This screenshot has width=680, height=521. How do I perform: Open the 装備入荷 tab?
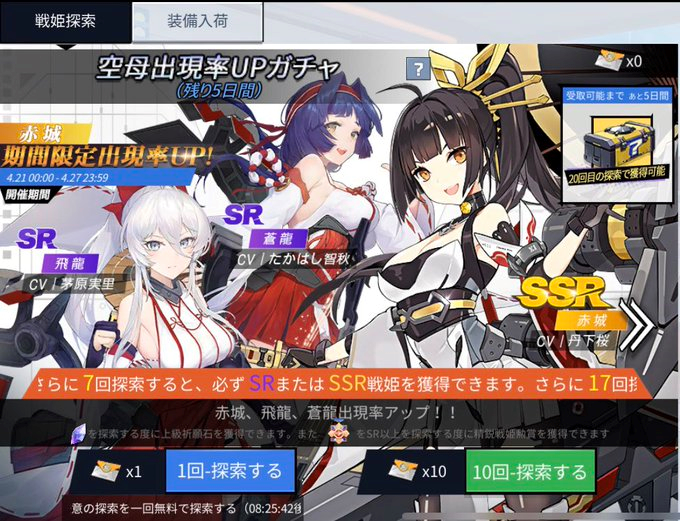(x=197, y=21)
